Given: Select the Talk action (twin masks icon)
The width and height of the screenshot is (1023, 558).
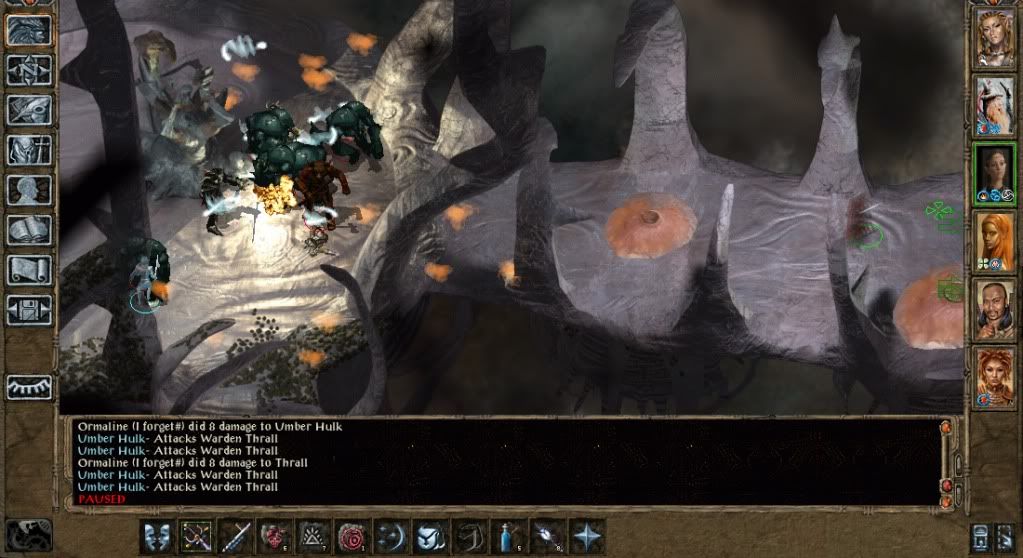Looking at the screenshot, I should pos(158,537).
